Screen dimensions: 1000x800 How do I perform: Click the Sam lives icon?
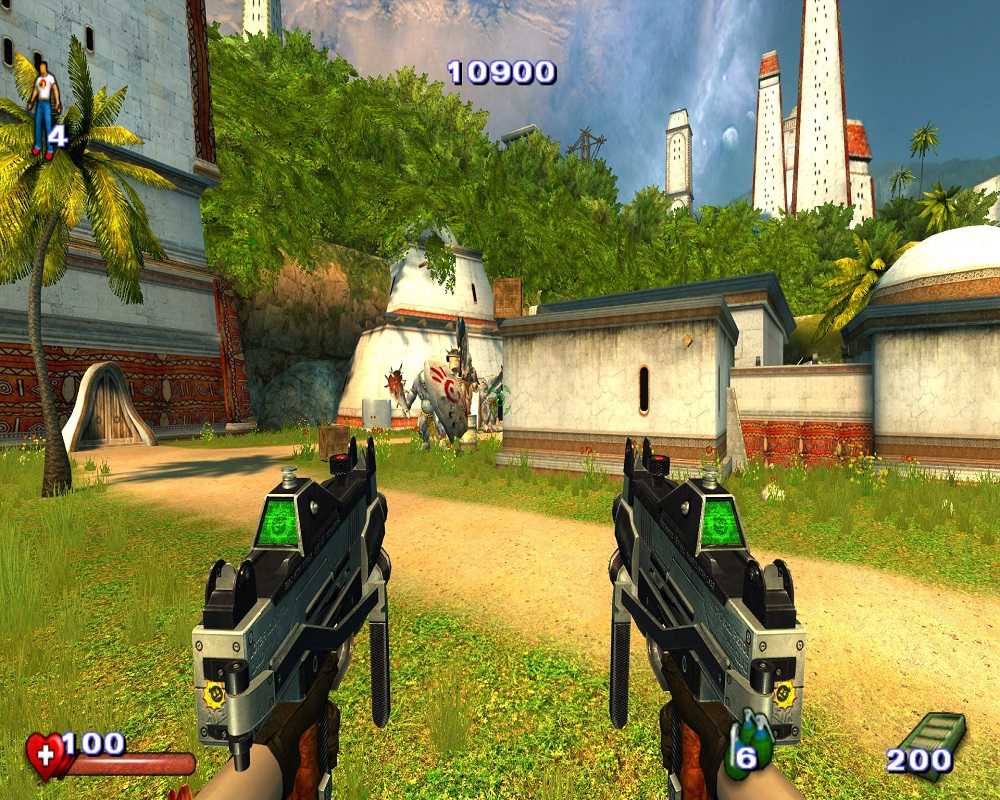pyautogui.click(x=43, y=108)
